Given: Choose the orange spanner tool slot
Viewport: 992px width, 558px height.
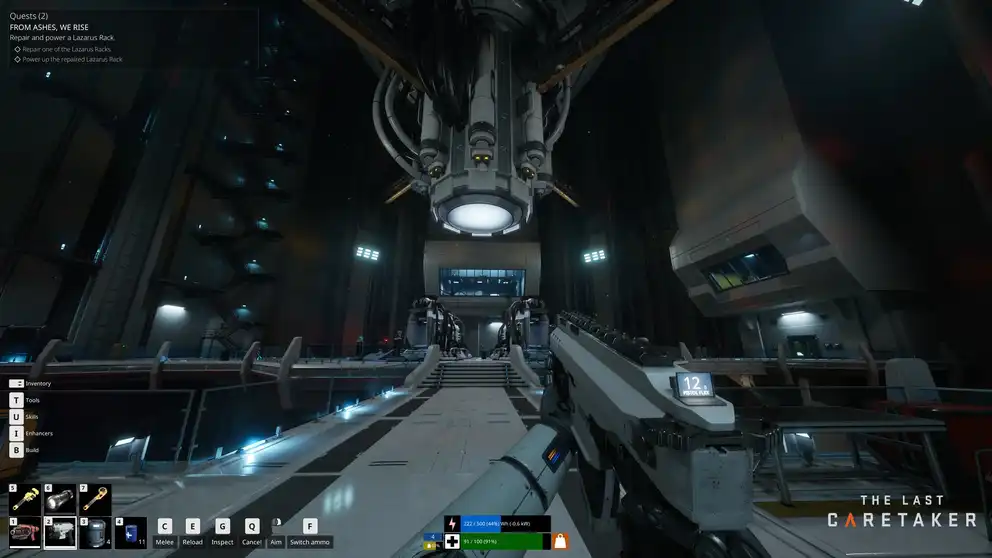Looking at the screenshot, I should click(96, 499).
